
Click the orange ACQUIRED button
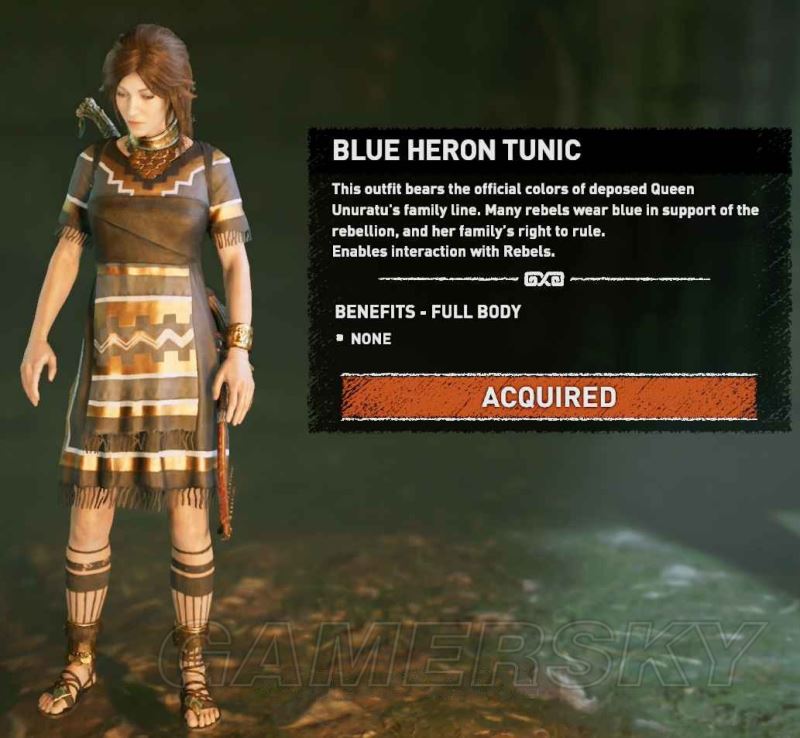[548, 397]
